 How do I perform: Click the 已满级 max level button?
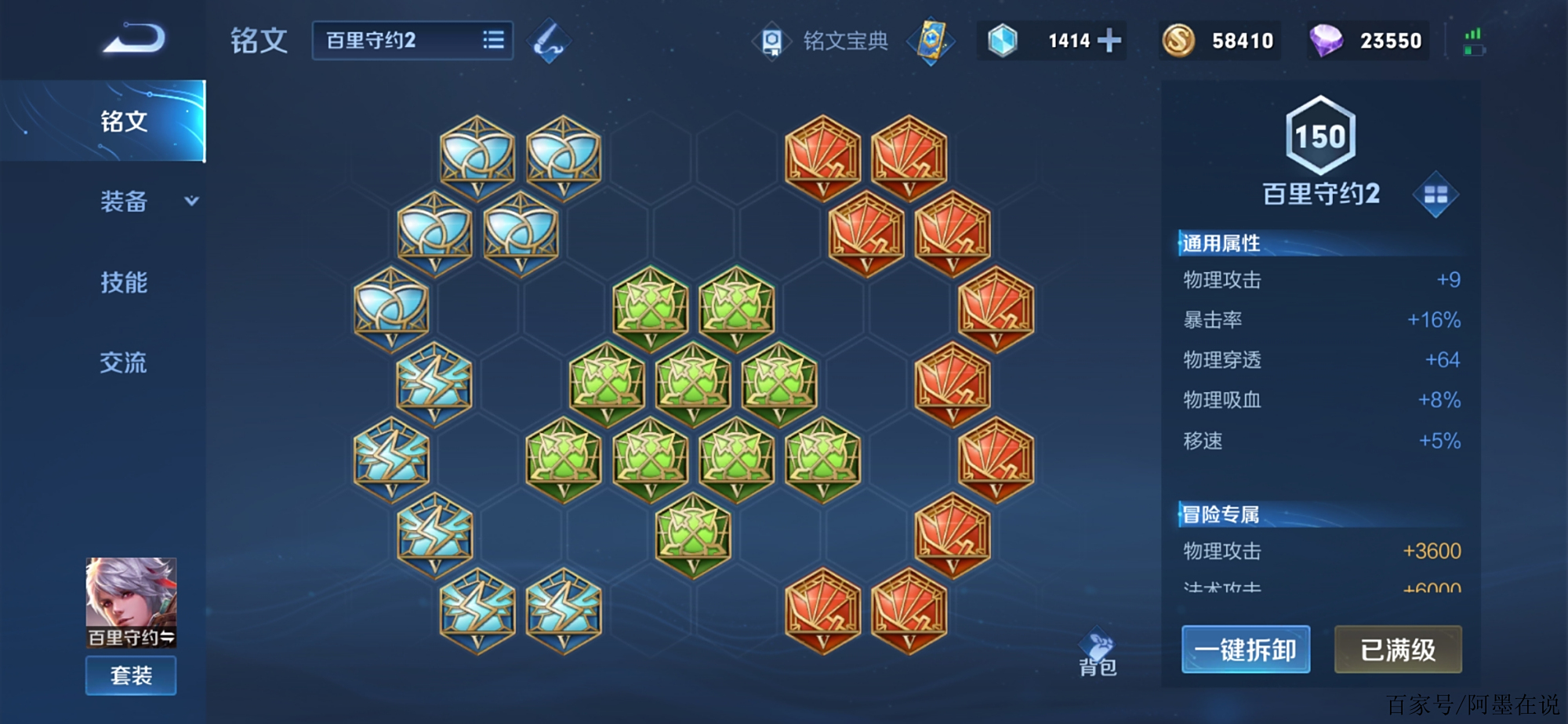1397,649
